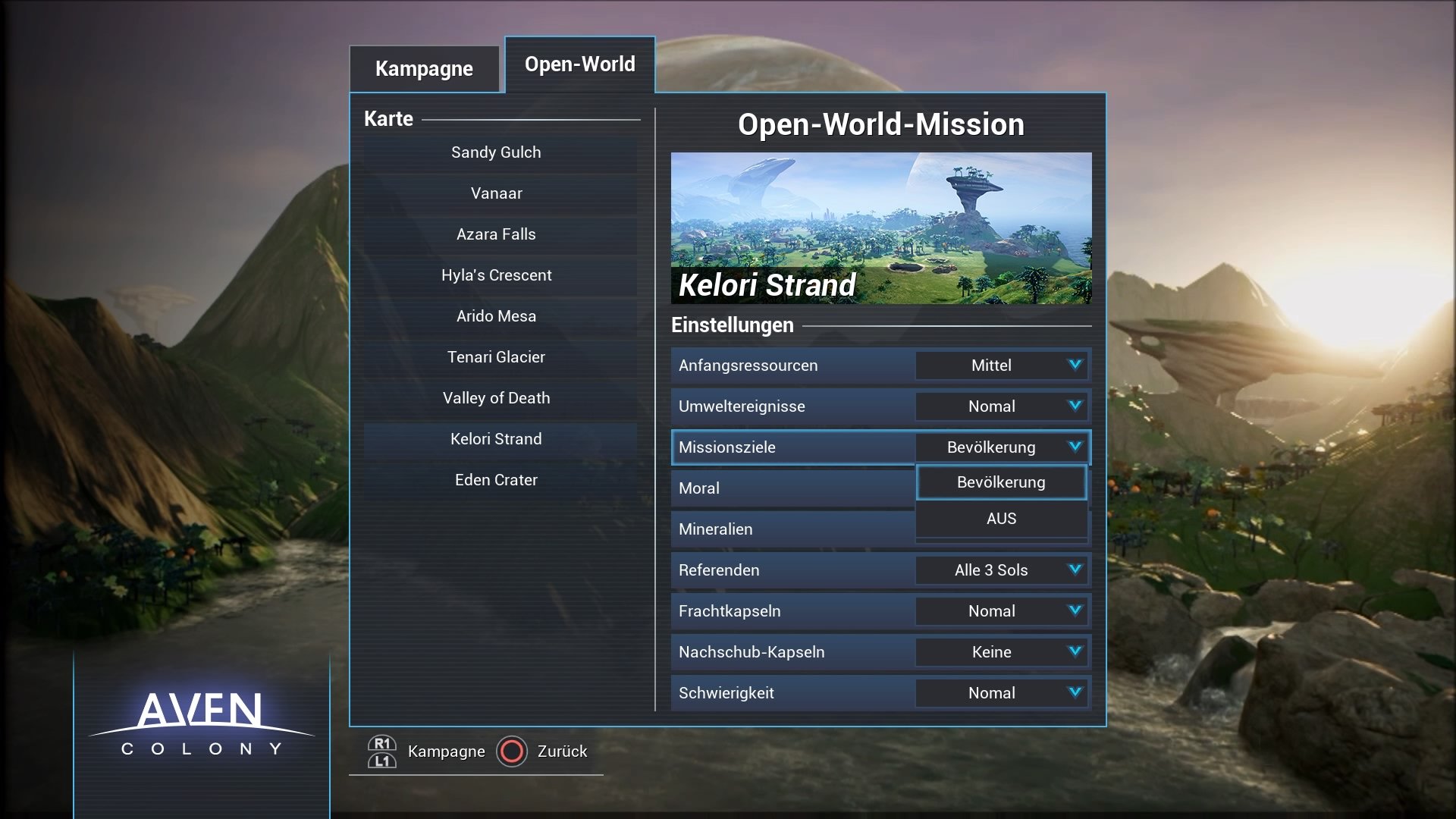The height and width of the screenshot is (819, 1456).
Task: Open the Nachschub-Kapseln dropdown arrow
Action: pos(1074,651)
